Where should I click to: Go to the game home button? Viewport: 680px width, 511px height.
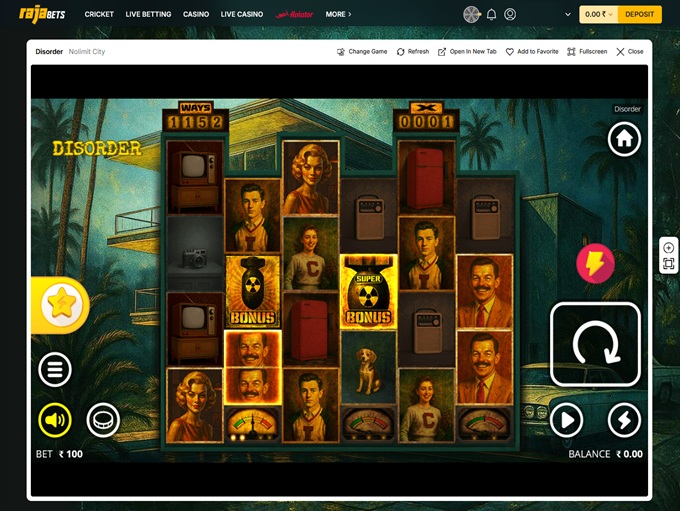[x=624, y=139]
